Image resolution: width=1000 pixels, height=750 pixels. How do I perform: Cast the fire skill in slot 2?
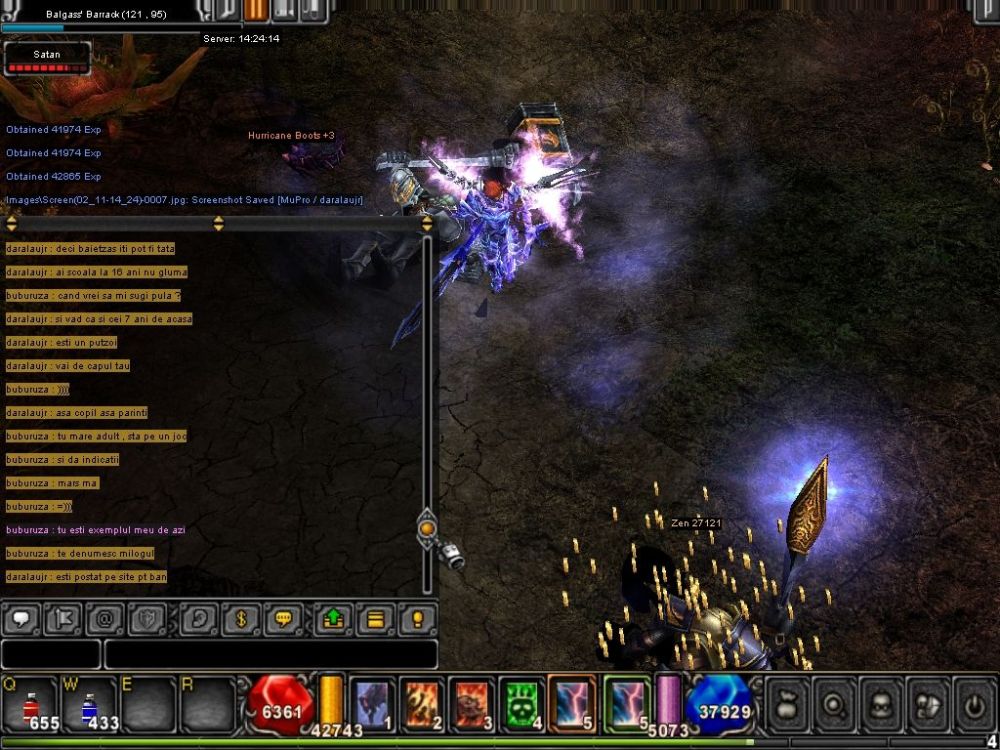[x=422, y=701]
